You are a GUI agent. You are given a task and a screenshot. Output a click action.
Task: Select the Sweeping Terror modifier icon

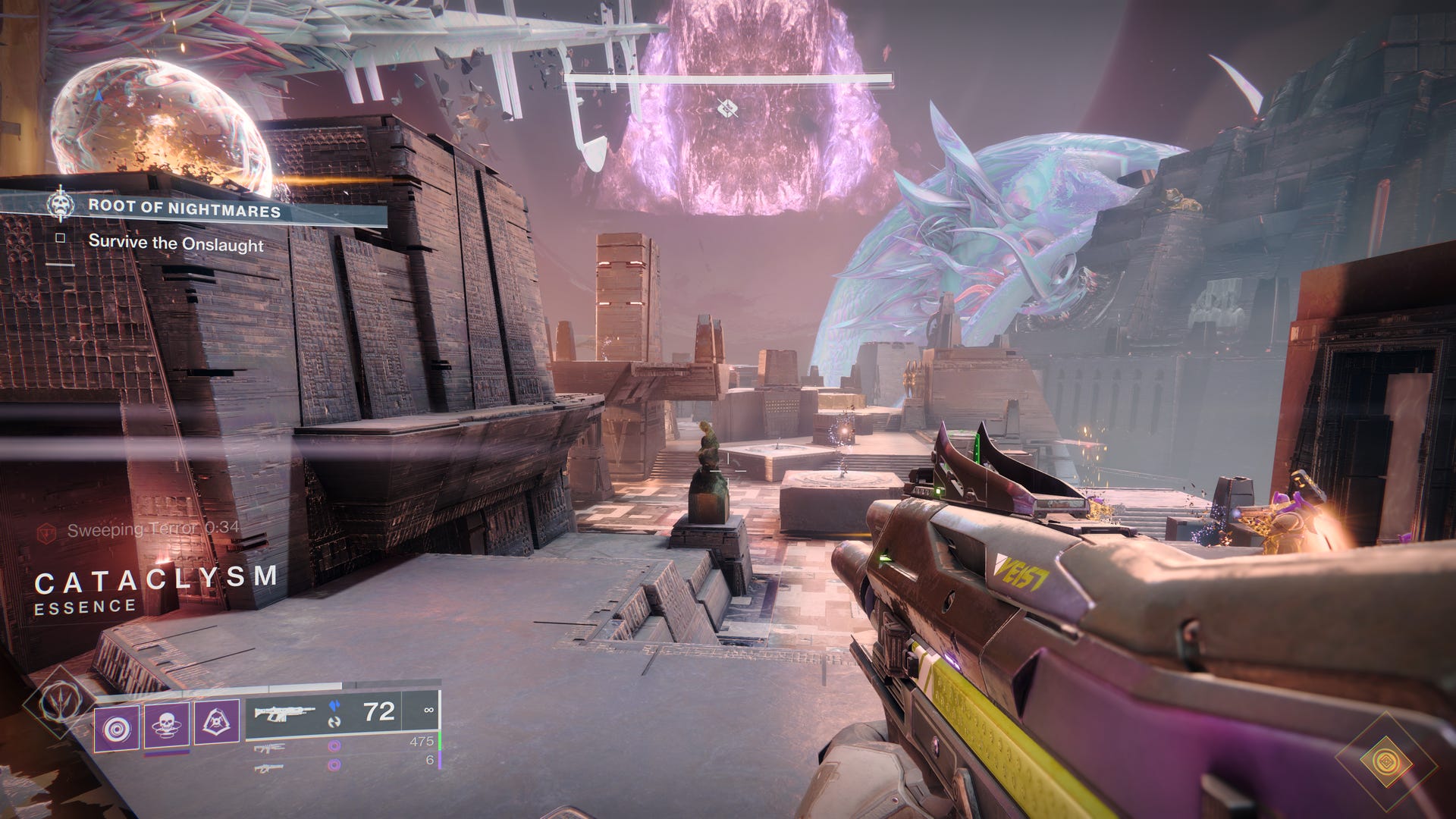(47, 532)
